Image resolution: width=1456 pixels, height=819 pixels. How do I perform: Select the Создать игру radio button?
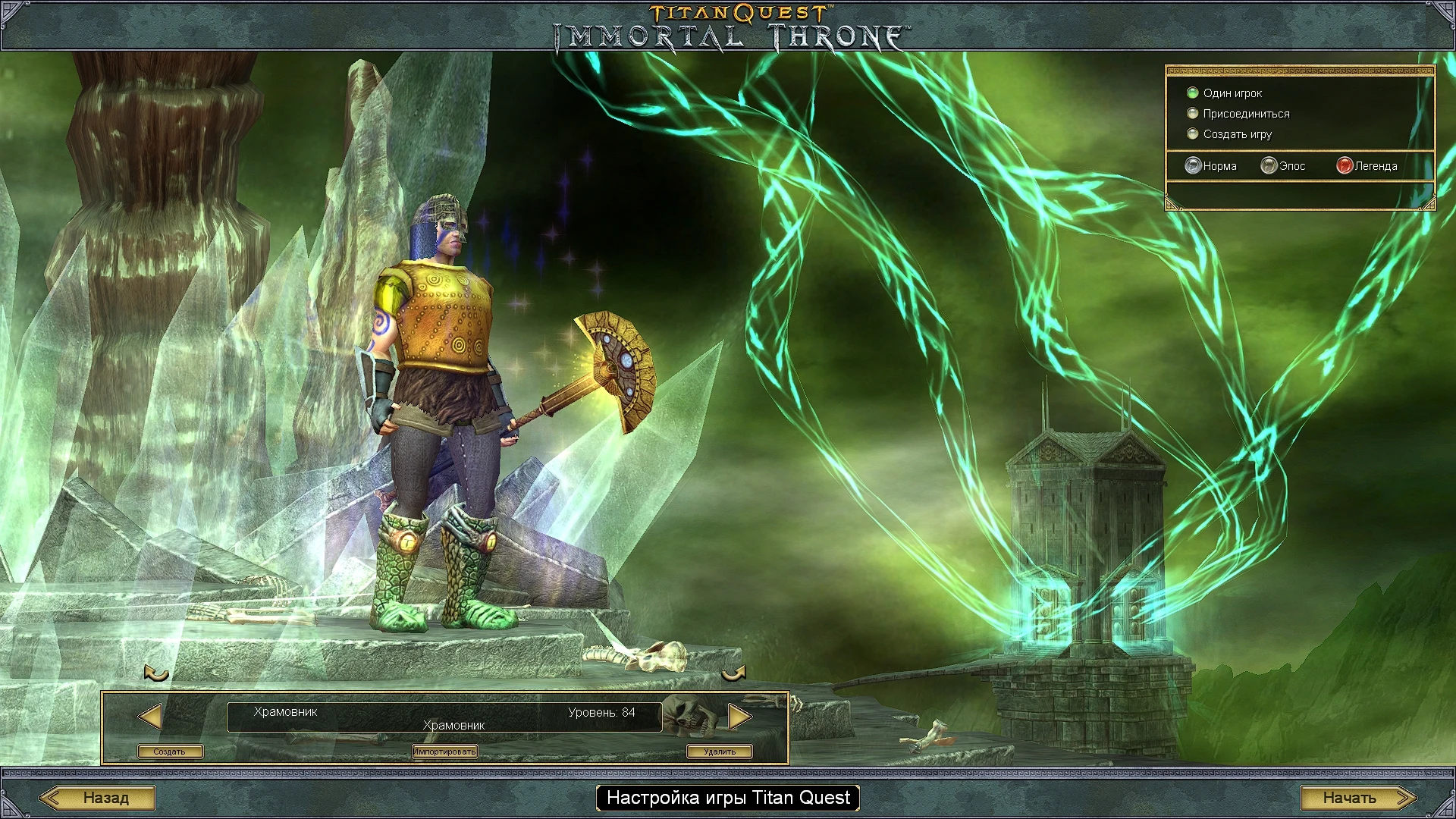point(1193,133)
